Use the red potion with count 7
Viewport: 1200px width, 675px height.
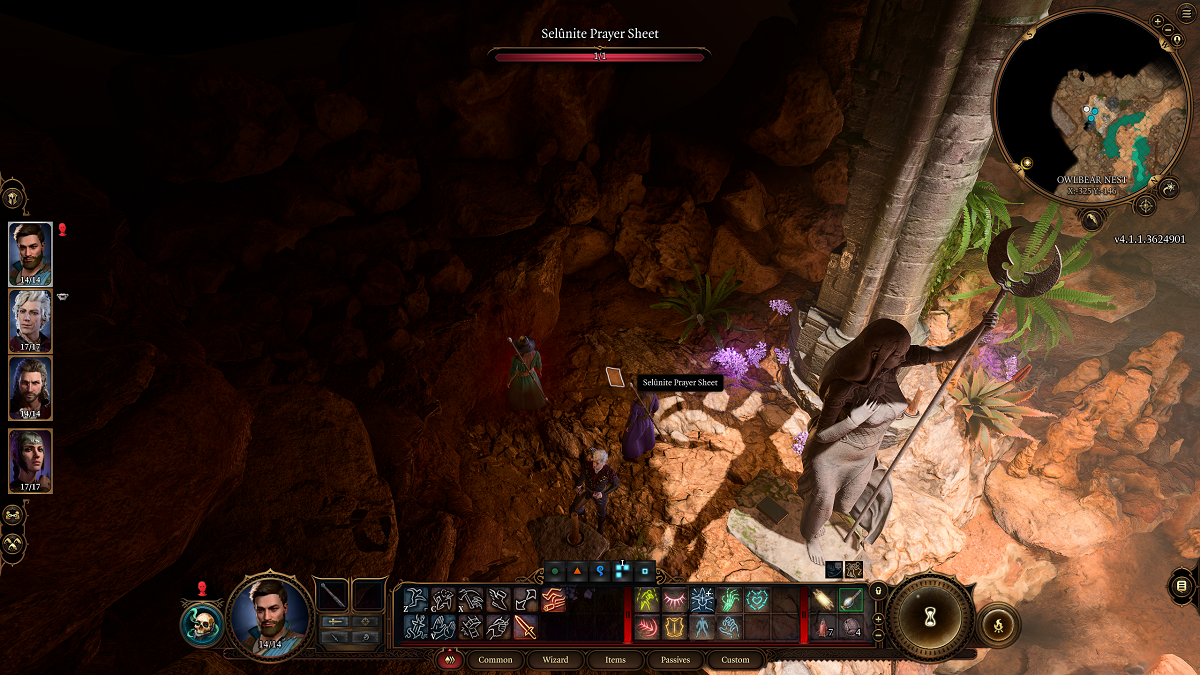[824, 627]
